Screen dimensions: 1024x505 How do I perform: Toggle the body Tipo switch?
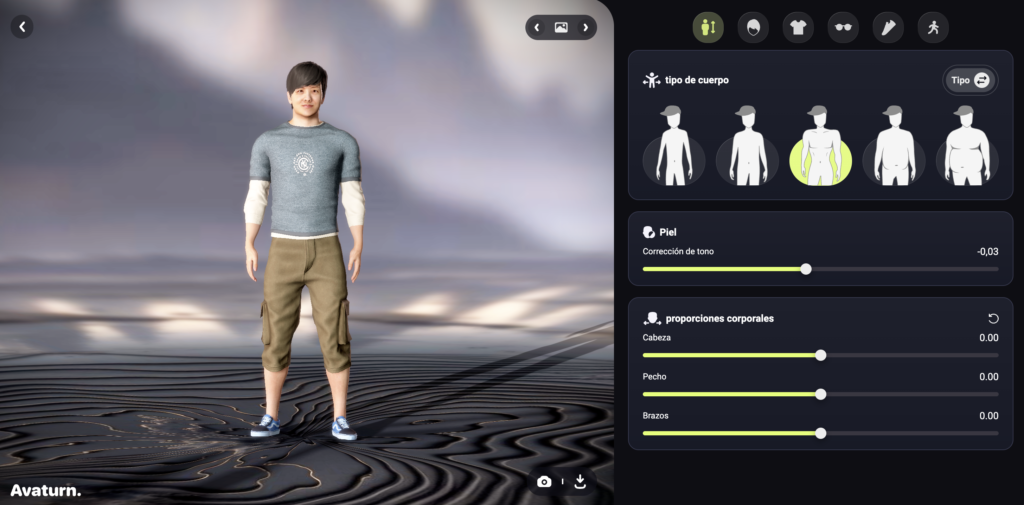(970, 80)
